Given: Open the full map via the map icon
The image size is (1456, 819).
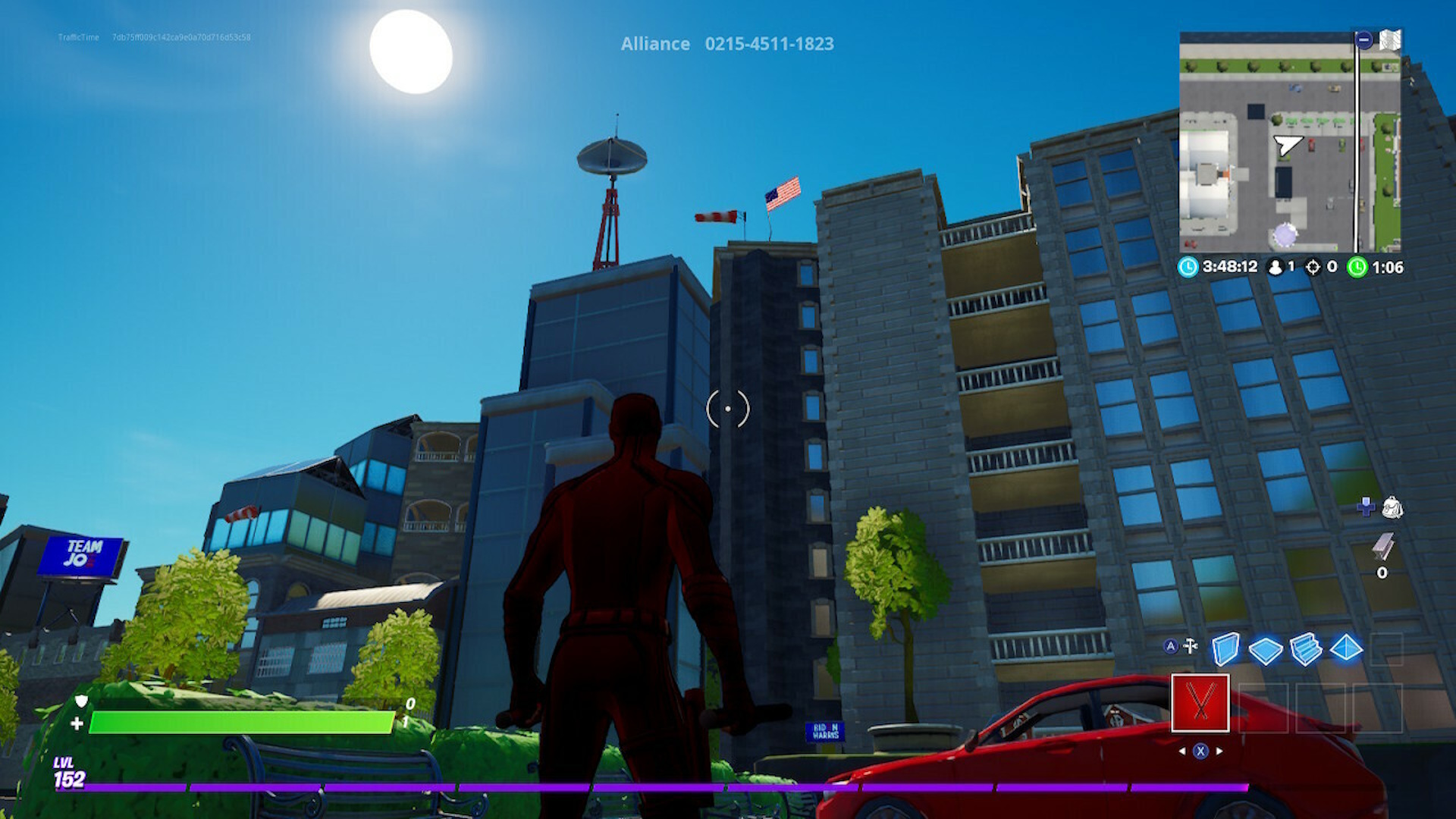Looking at the screenshot, I should [x=1391, y=39].
